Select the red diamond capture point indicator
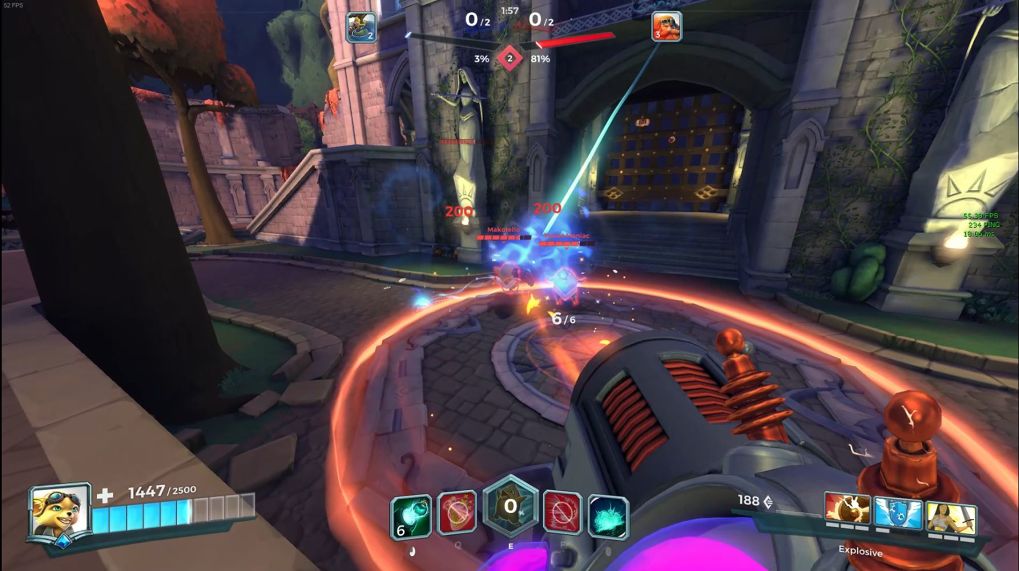 [x=510, y=58]
